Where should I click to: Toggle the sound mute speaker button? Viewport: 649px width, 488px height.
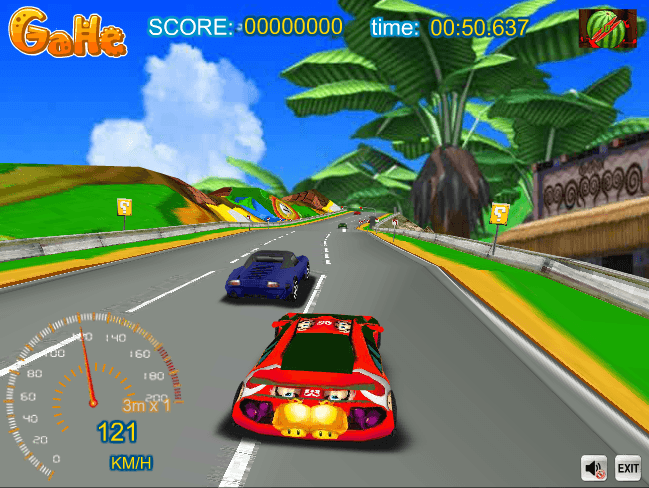(595, 467)
